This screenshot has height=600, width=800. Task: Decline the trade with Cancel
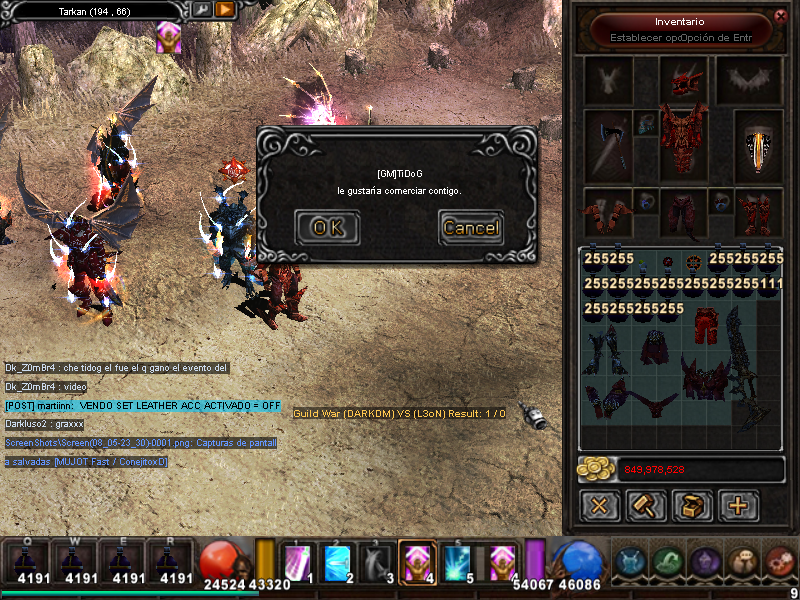pos(470,228)
